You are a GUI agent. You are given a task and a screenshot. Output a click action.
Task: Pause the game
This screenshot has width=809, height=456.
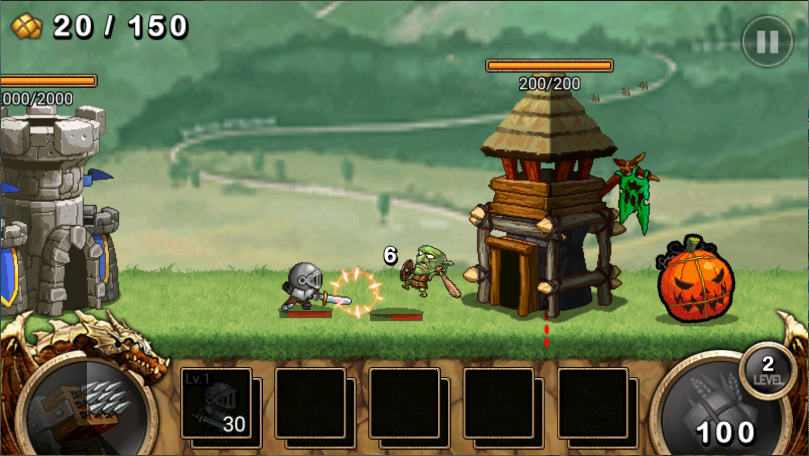767,41
